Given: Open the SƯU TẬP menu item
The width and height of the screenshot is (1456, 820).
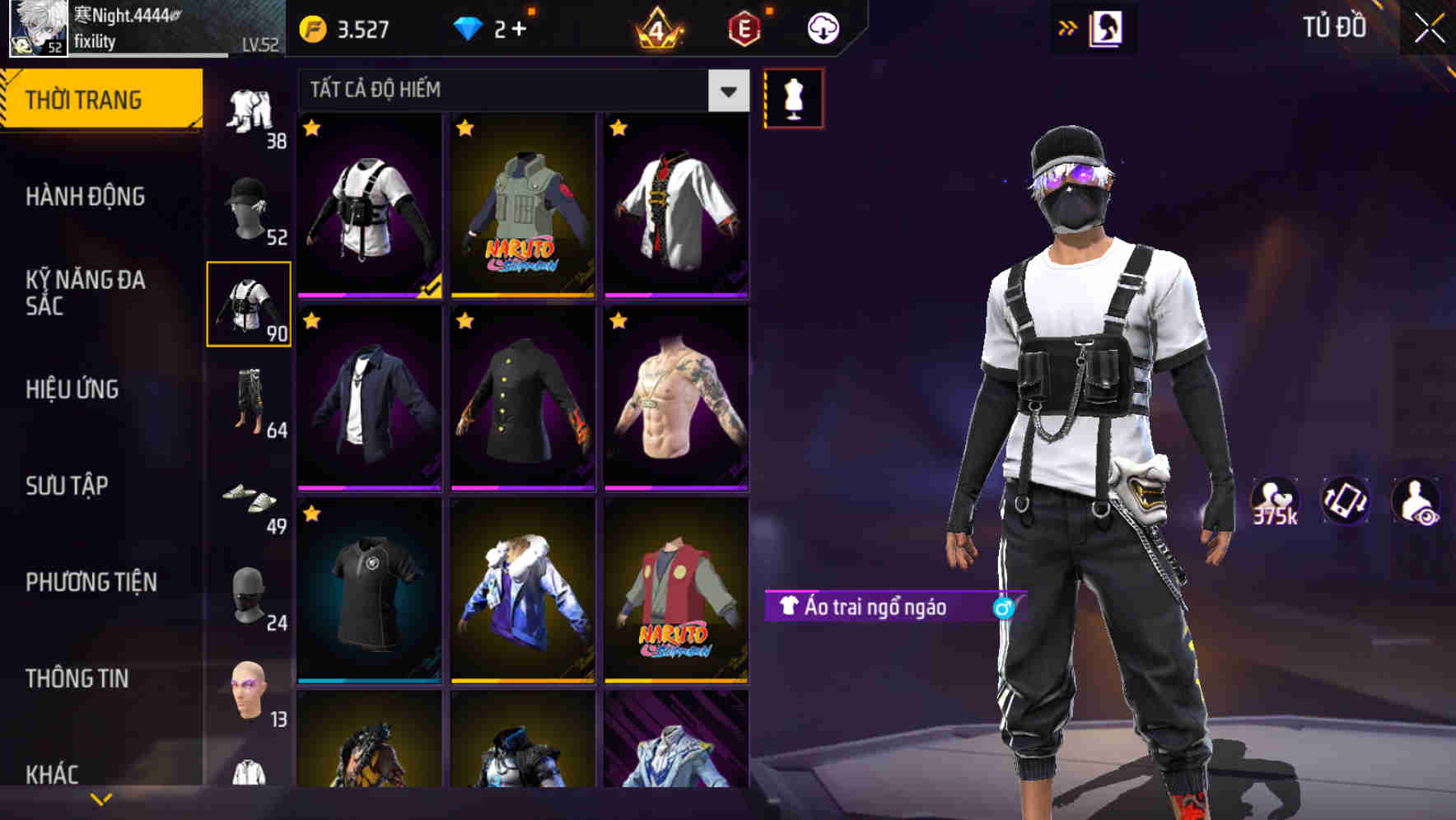Looking at the screenshot, I should (82, 486).
